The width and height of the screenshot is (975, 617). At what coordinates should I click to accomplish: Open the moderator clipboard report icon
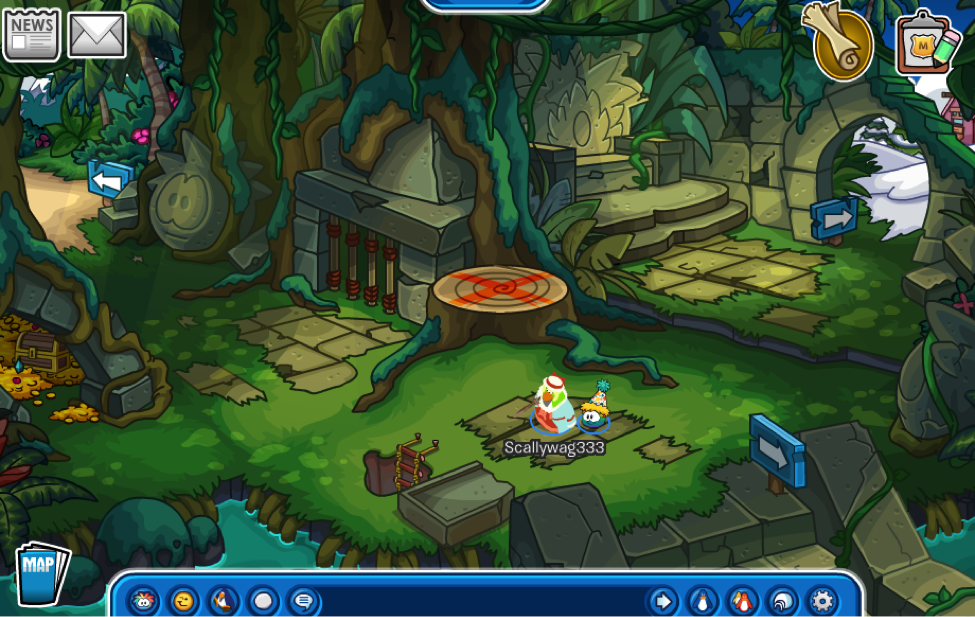pos(925,43)
